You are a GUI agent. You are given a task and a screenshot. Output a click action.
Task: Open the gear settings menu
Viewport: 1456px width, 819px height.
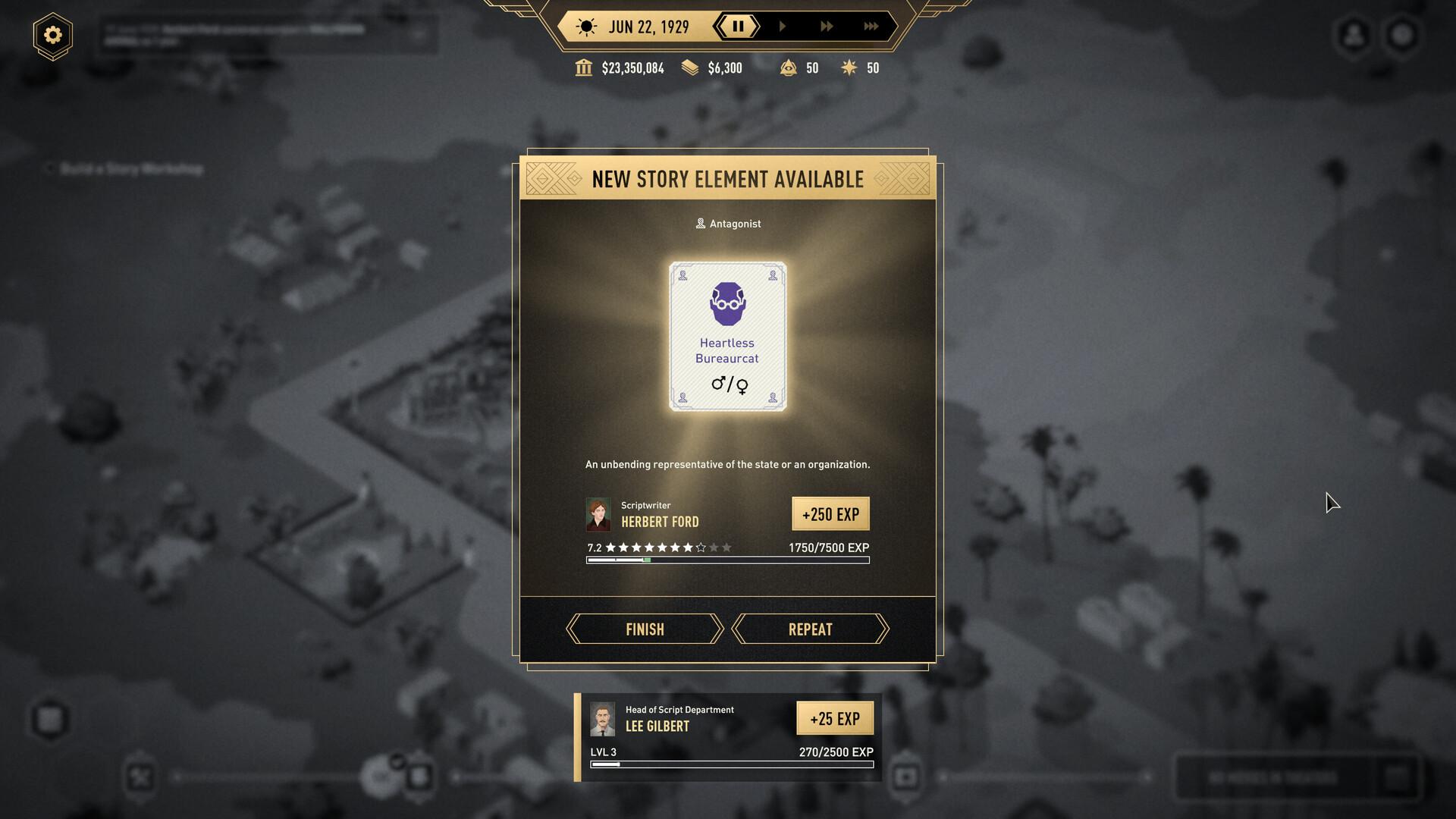coord(52,35)
